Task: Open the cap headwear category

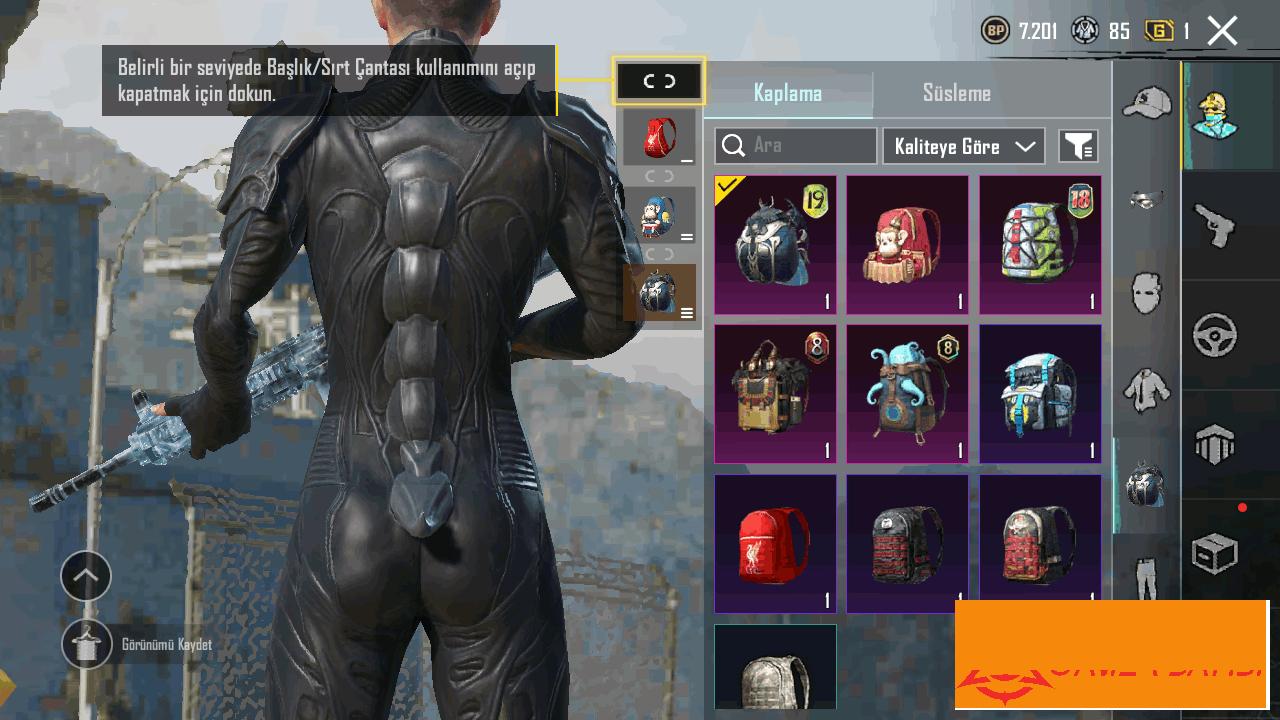Action: [x=1146, y=101]
